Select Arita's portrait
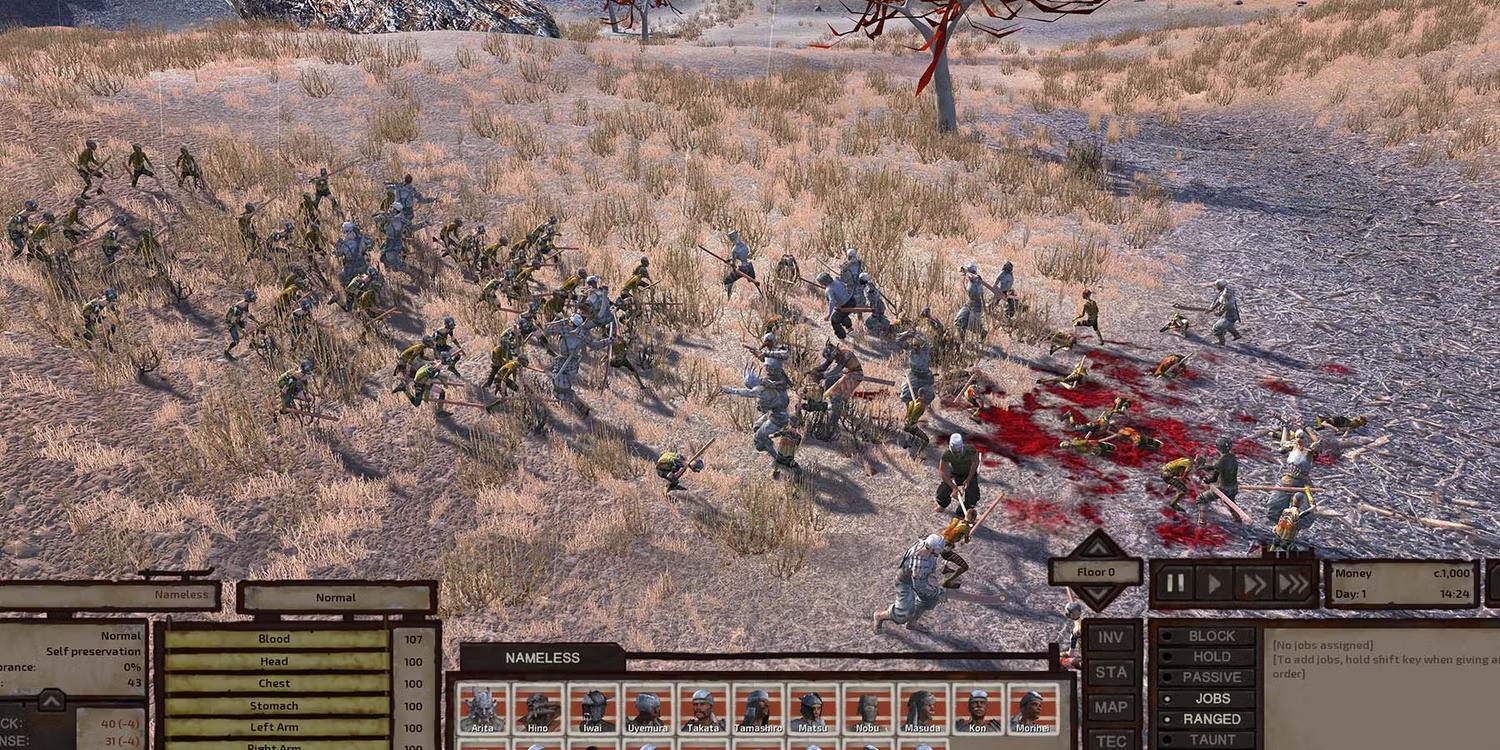1500x750 pixels. [x=484, y=709]
